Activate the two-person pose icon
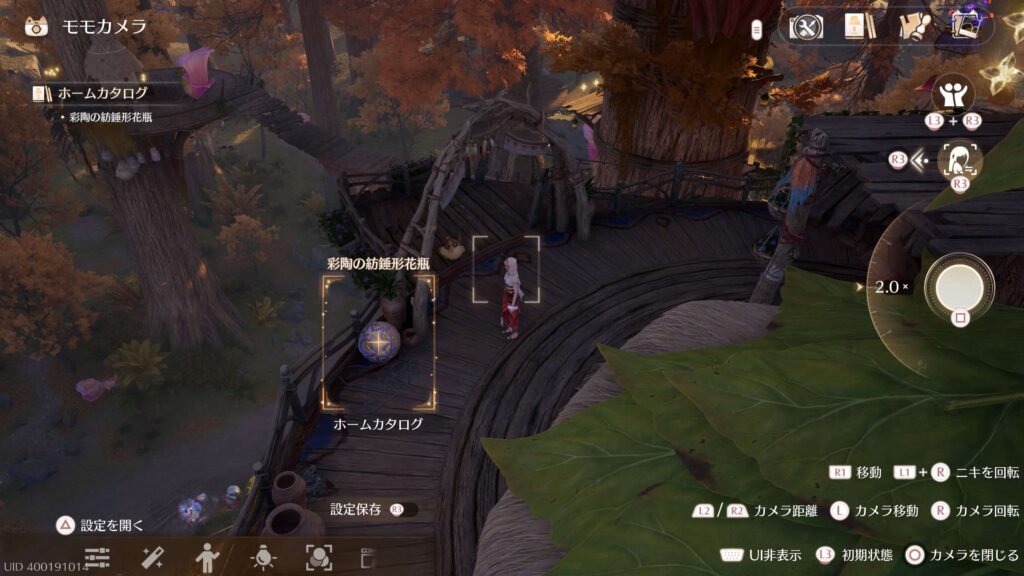This screenshot has height=576, width=1024. click(x=953, y=96)
